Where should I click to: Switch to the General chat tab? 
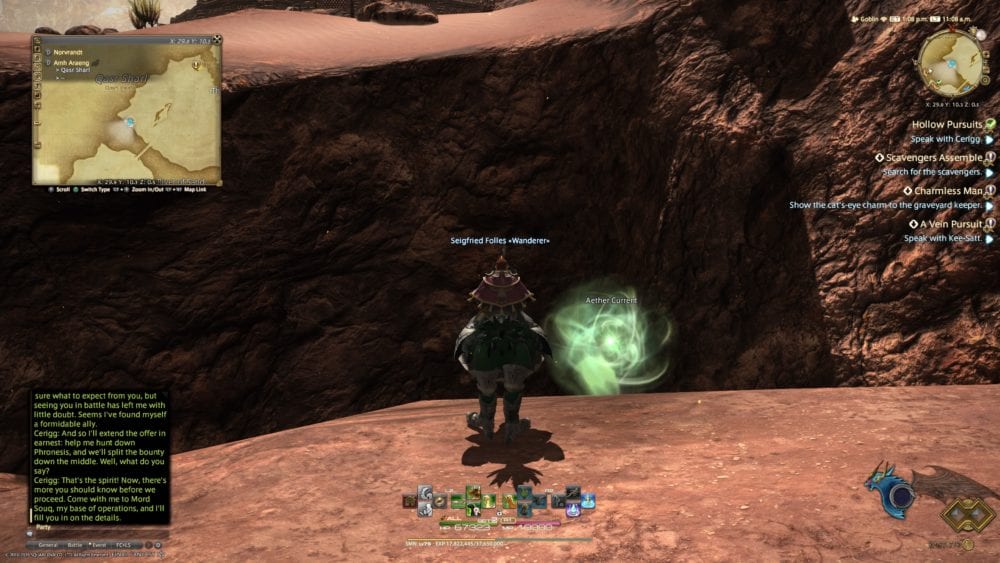(48, 545)
